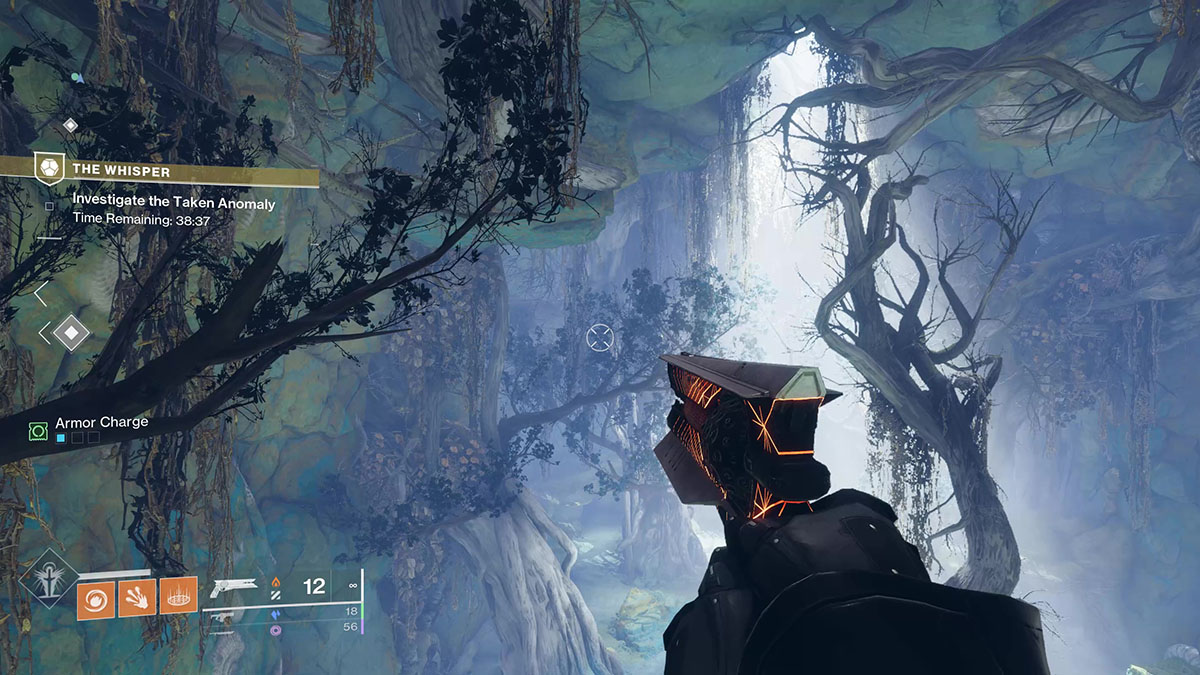Cast the spiked ring class ability

(178, 595)
